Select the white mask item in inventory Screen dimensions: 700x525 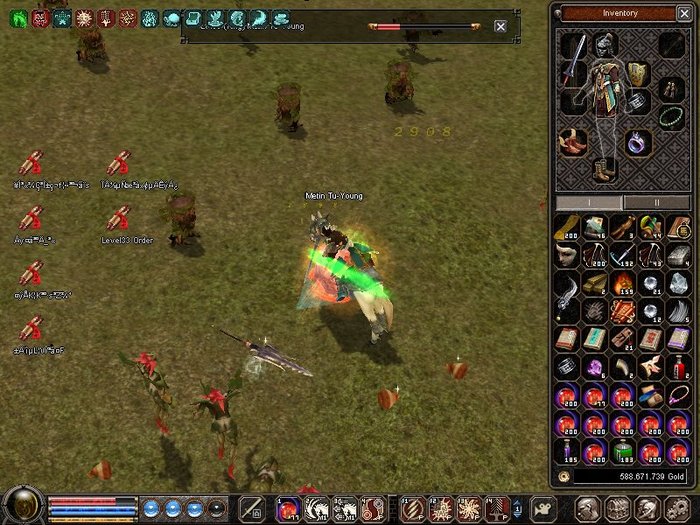(567, 255)
